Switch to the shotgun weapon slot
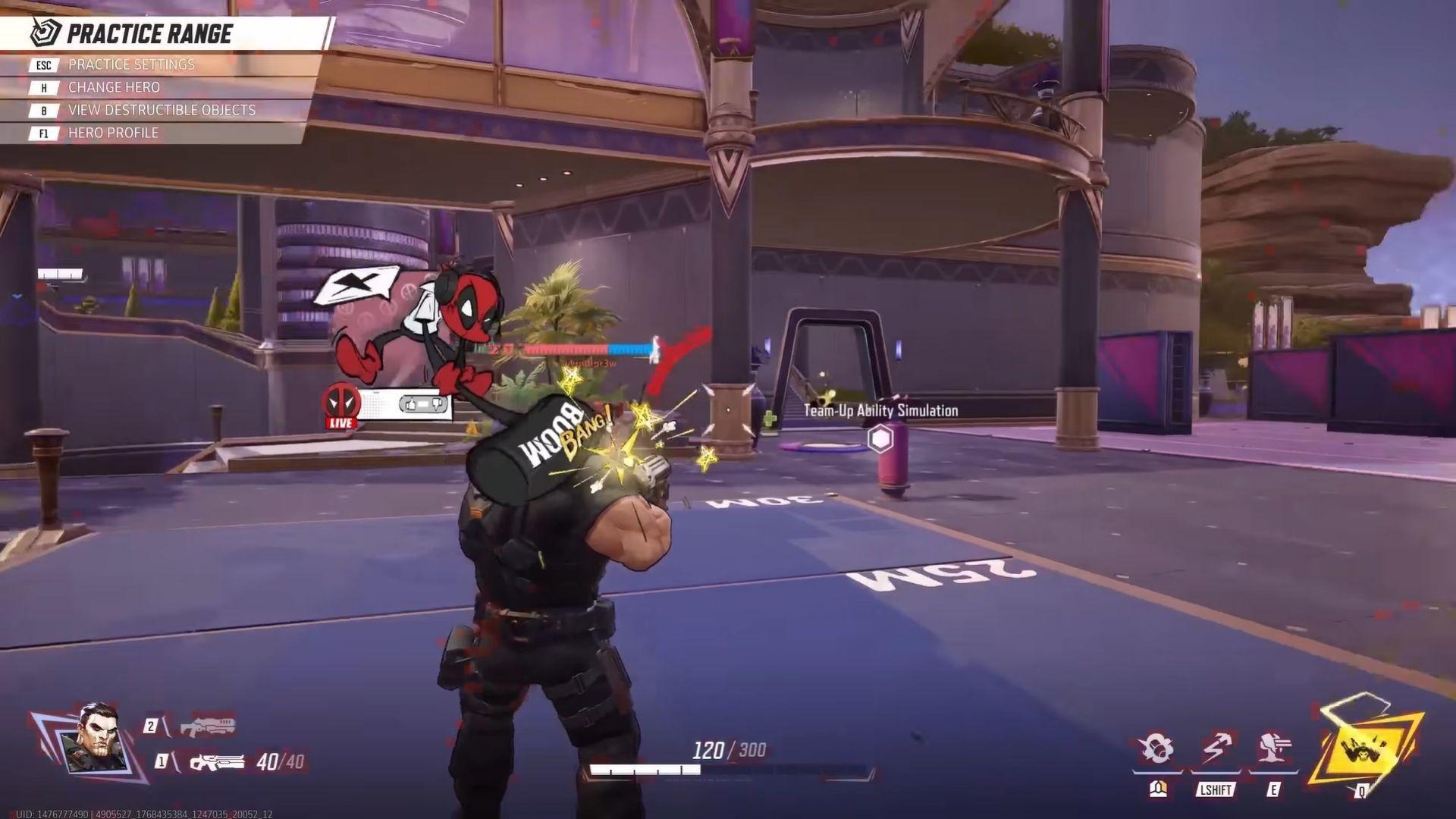The width and height of the screenshot is (1456, 819). (x=207, y=726)
